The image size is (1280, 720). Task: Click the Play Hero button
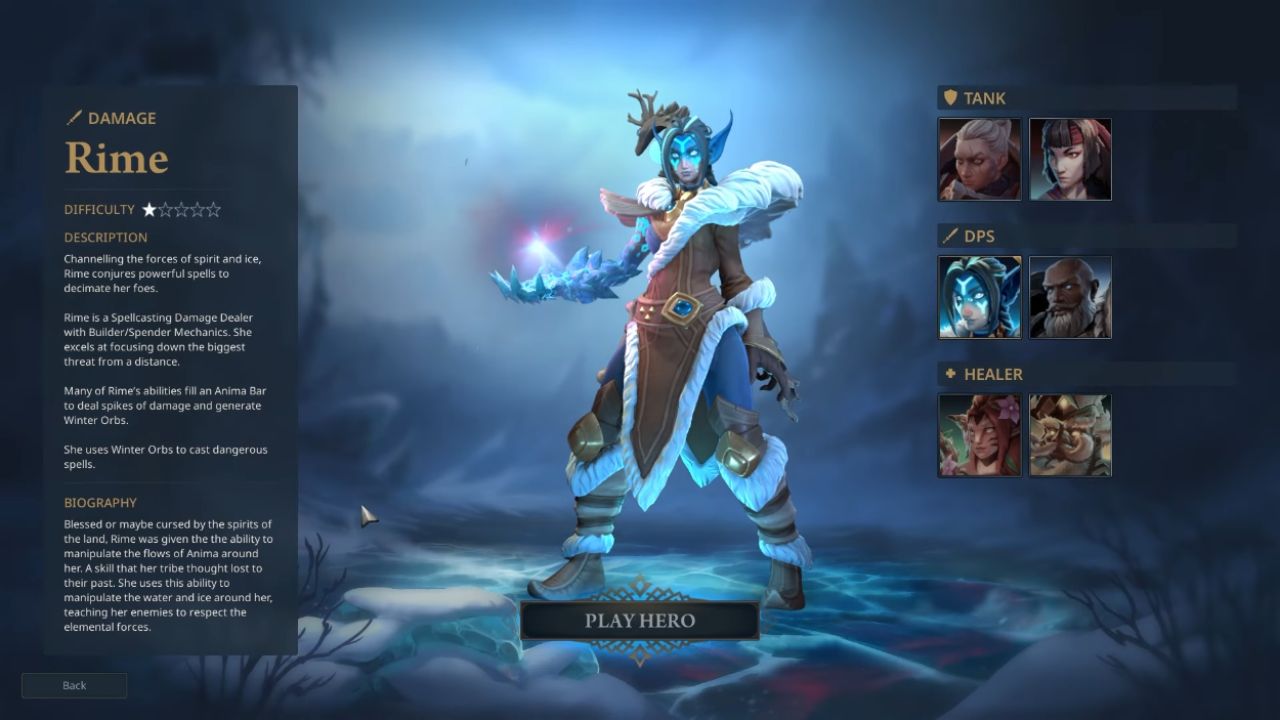point(639,620)
